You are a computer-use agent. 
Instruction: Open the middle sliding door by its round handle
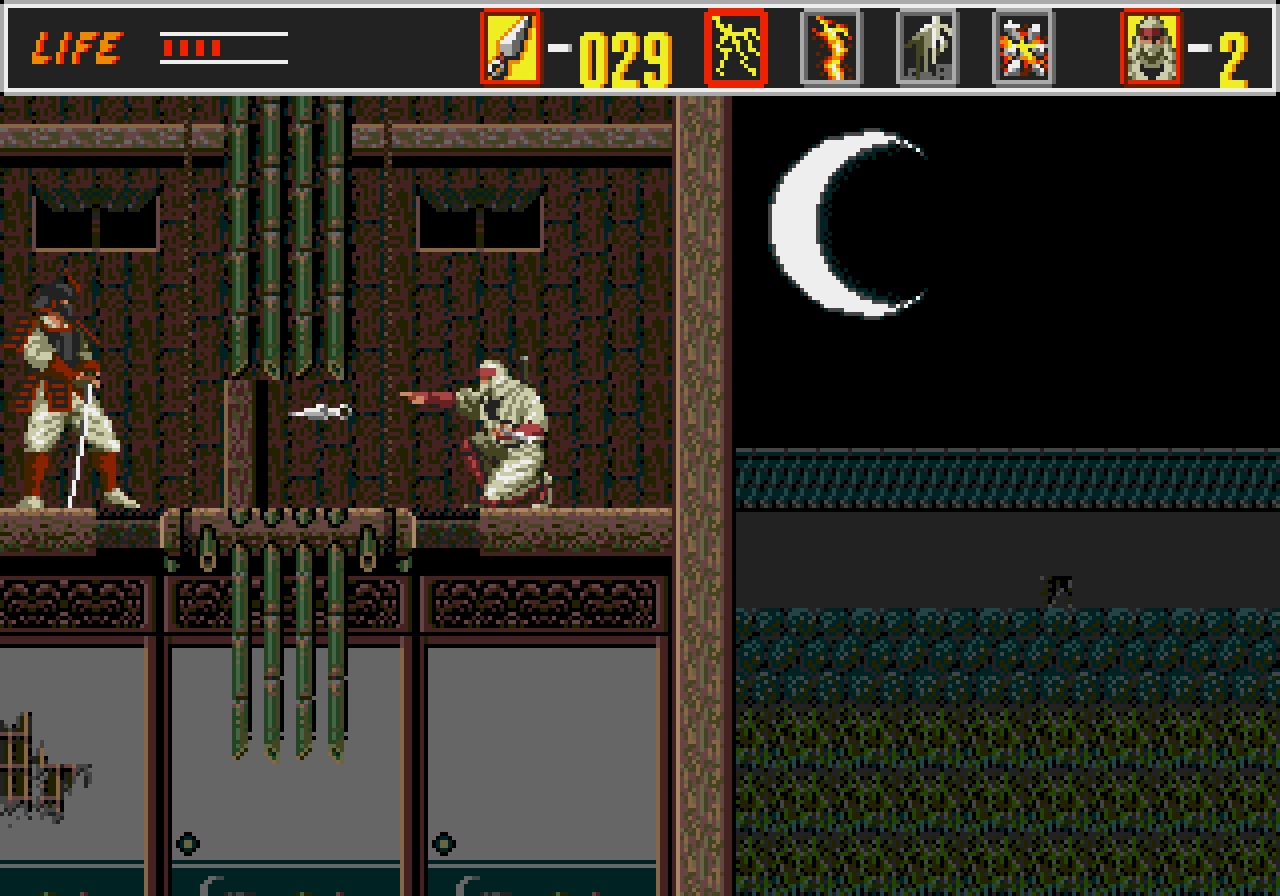(186, 843)
